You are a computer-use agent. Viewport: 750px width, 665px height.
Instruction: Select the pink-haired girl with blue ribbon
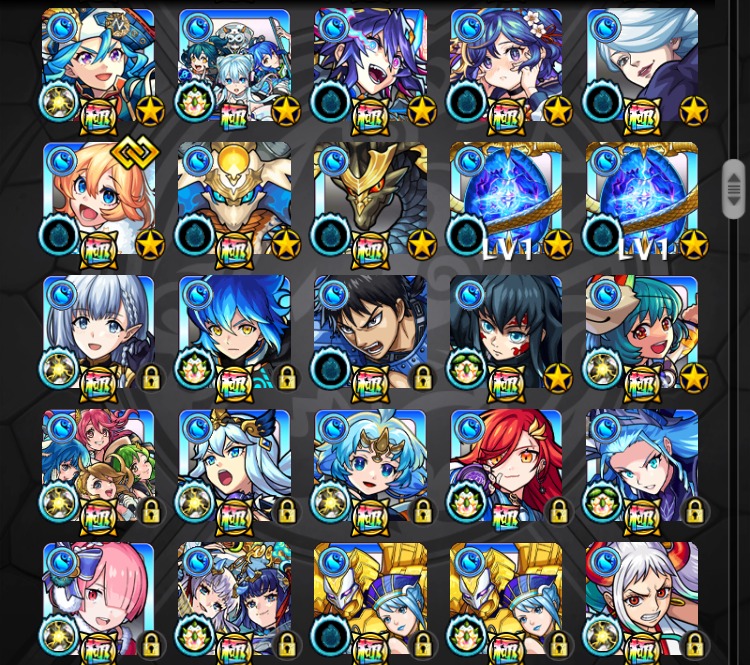[98, 598]
